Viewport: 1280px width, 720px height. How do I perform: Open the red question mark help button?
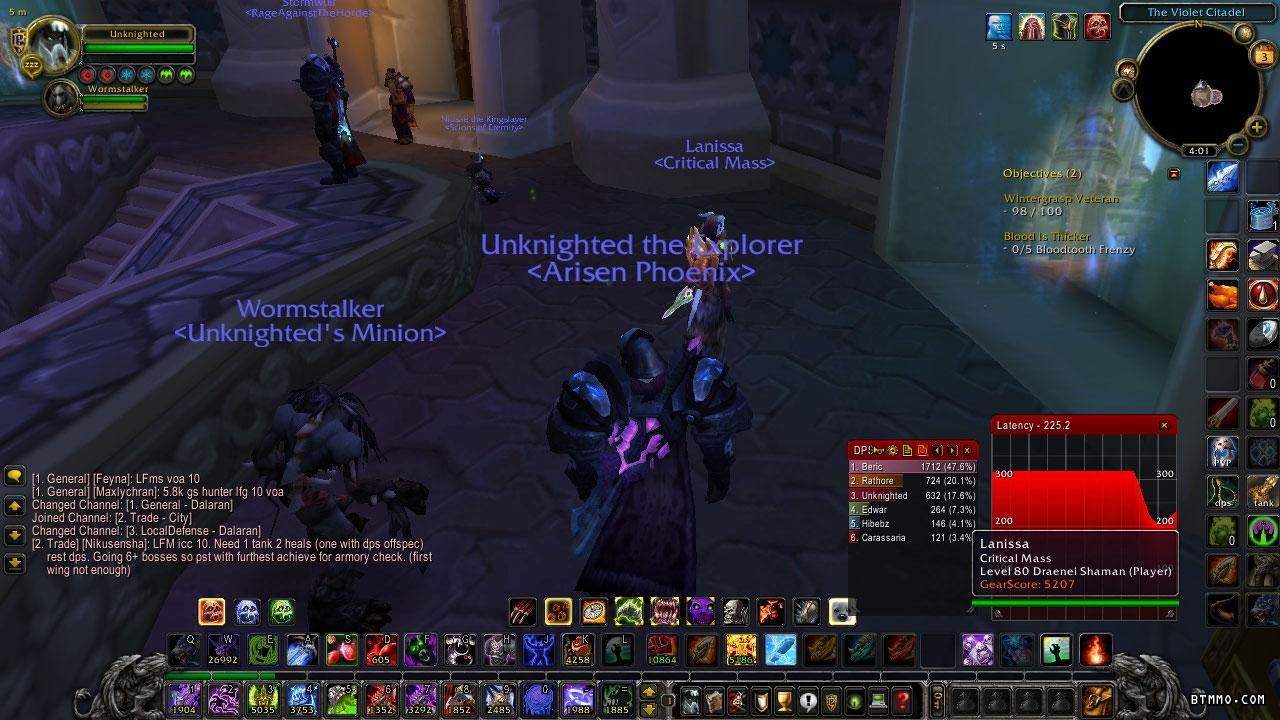click(902, 700)
